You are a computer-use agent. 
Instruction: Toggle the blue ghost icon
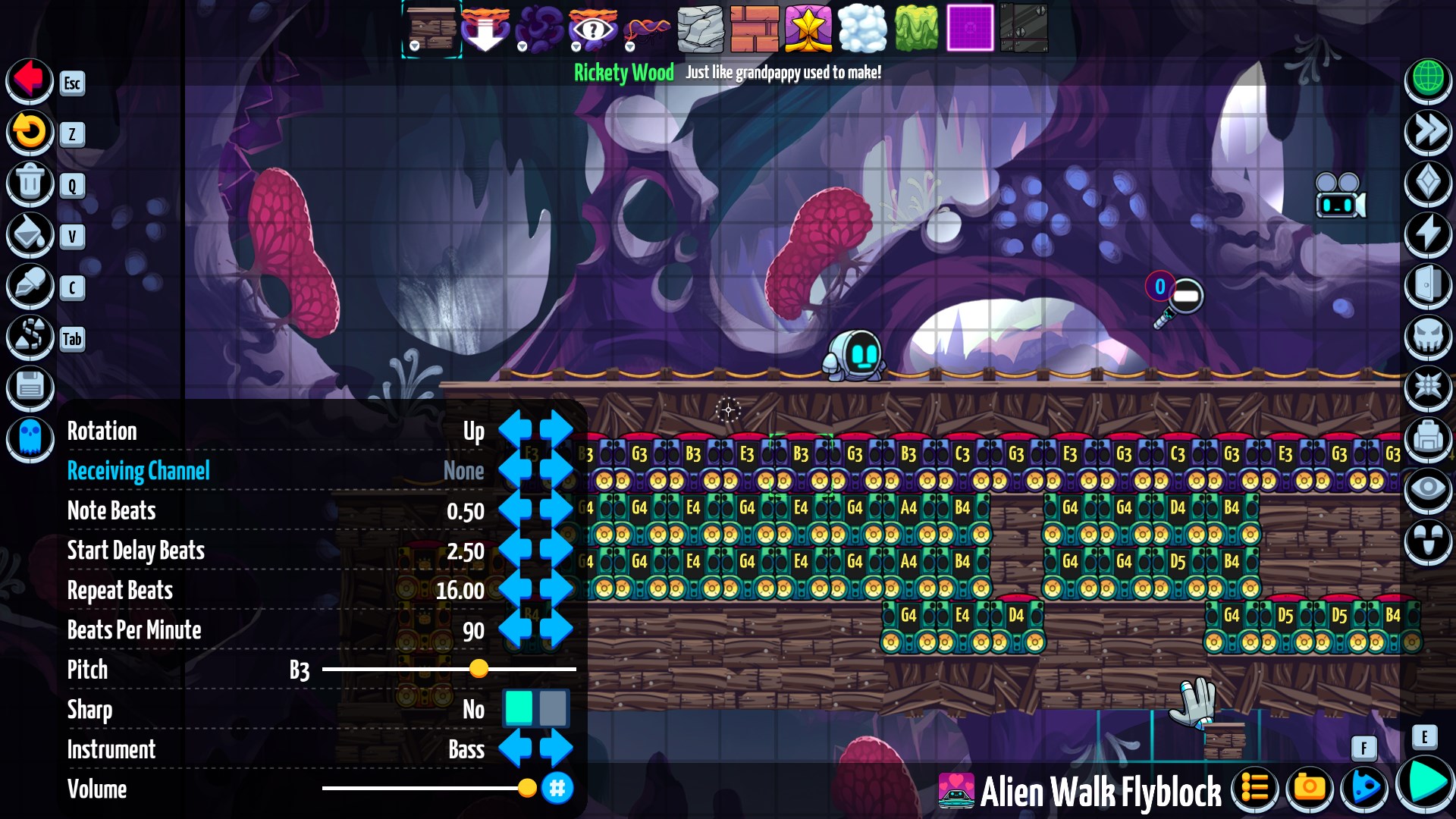pos(30,438)
